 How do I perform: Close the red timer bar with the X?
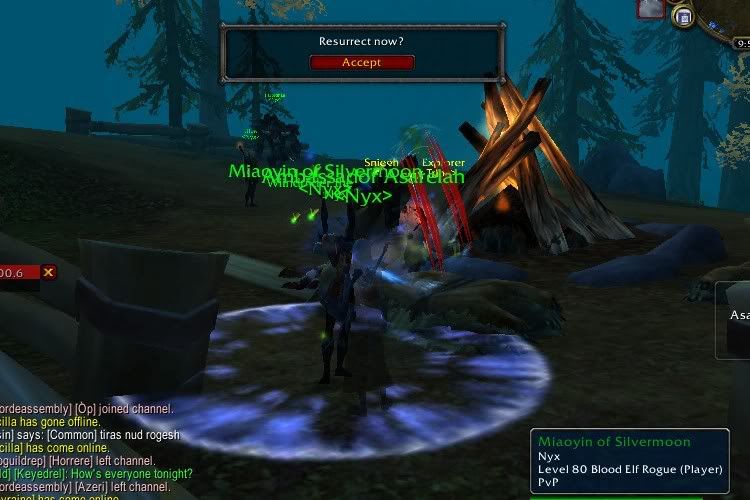48,272
